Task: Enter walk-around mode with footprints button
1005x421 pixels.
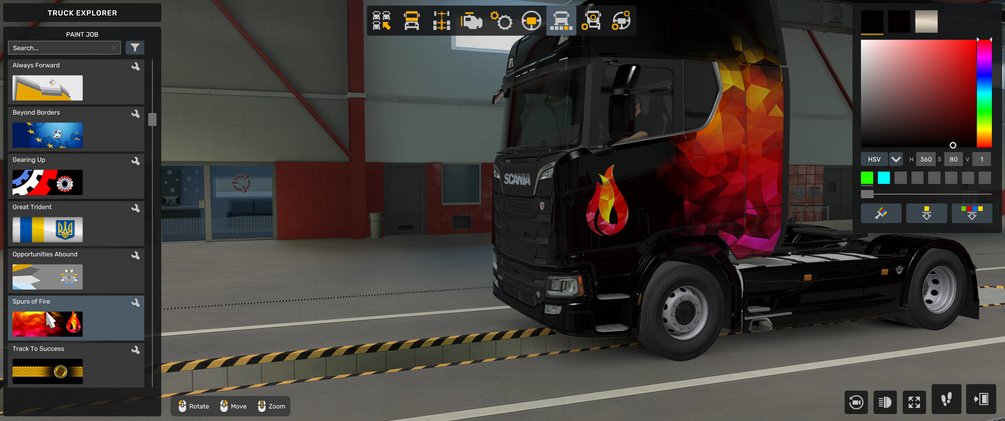Action: pyautogui.click(x=946, y=400)
